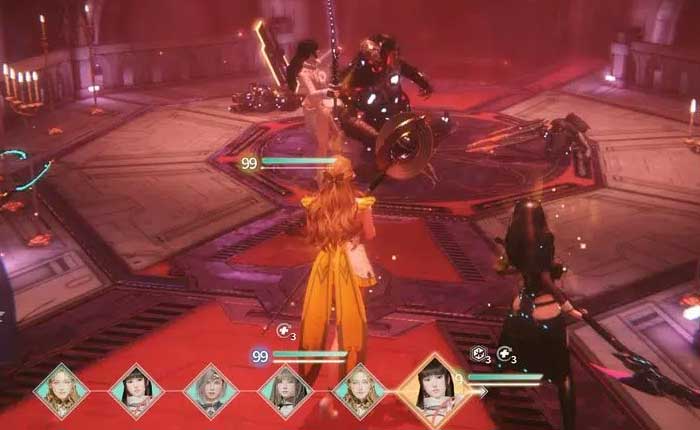Image resolution: width=700 pixels, height=430 pixels.
Task: Choose the silver-haired portrait in turn order
Action: point(209,390)
